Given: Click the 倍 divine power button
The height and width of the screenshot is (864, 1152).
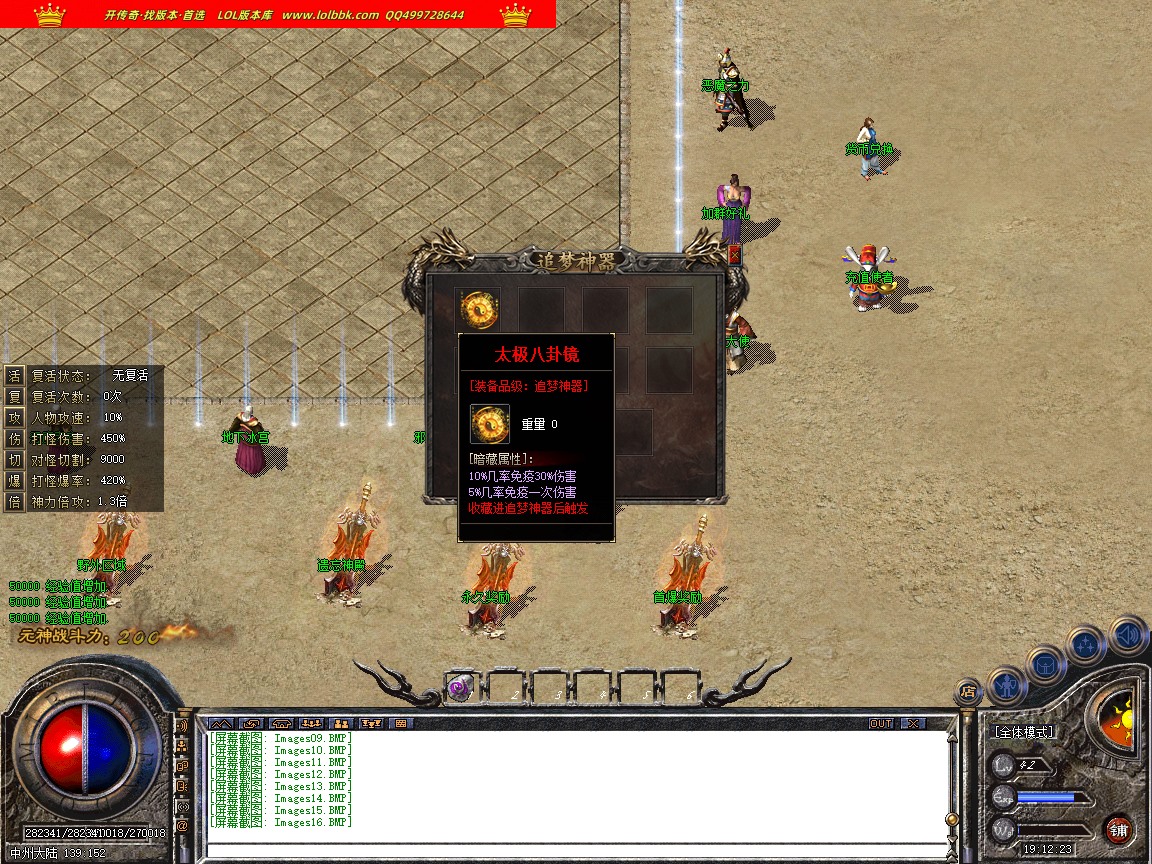Looking at the screenshot, I should (x=15, y=501).
